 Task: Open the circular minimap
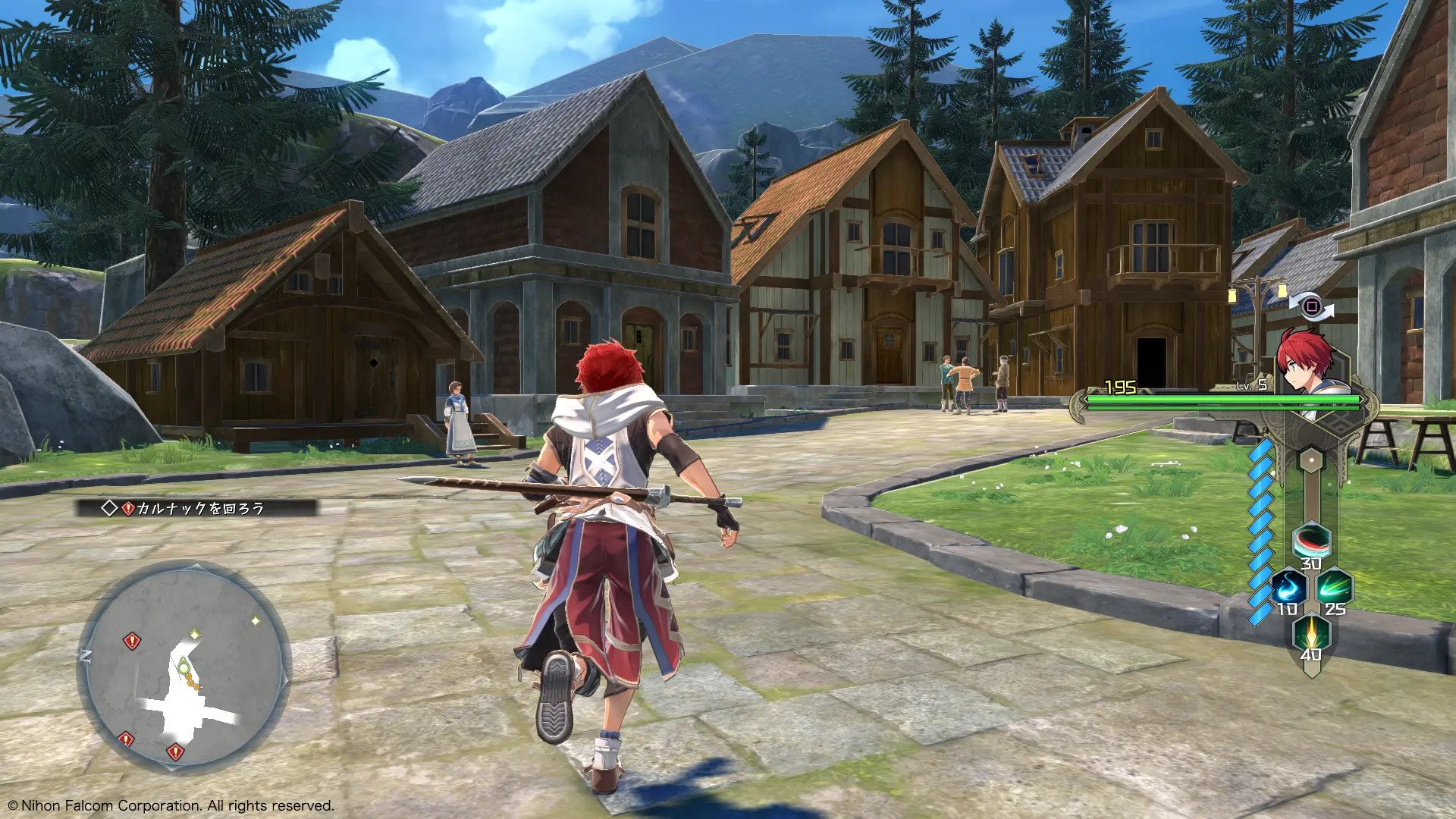click(184, 667)
